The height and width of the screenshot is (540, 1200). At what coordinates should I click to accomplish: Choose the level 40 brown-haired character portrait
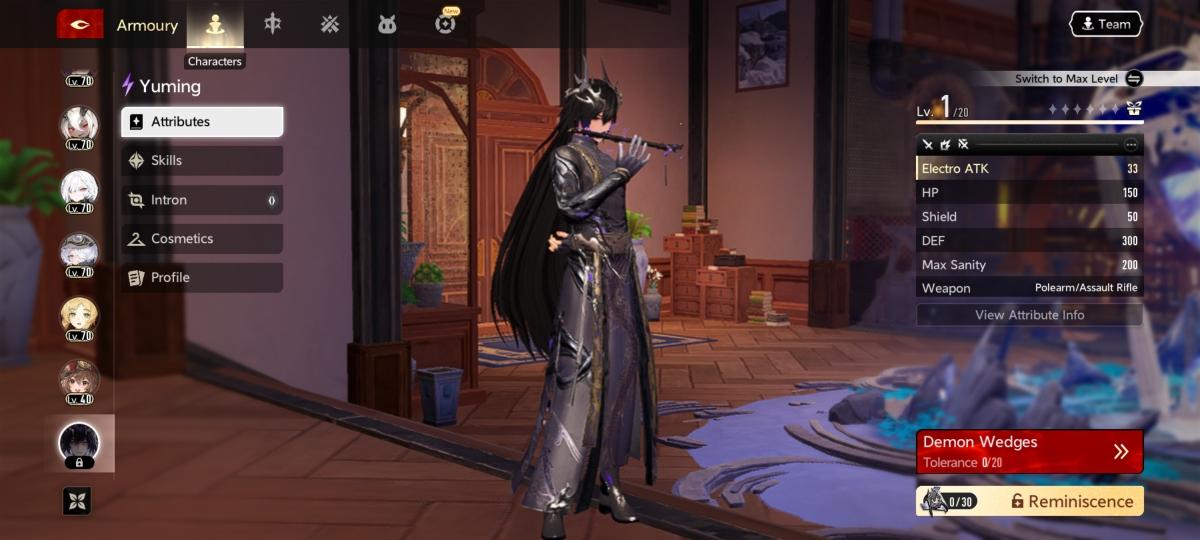click(79, 378)
